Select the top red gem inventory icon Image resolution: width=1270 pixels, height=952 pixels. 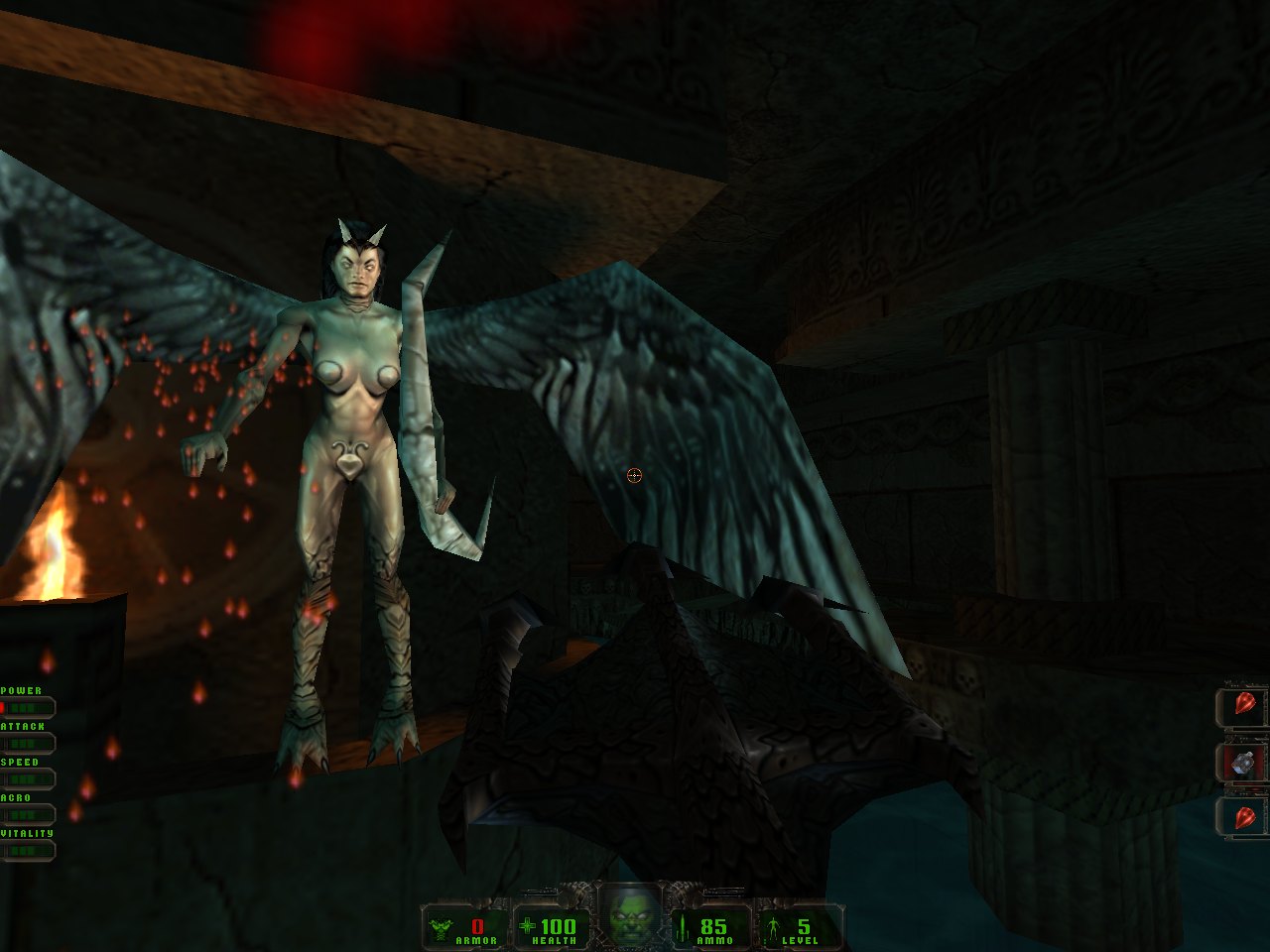(x=1245, y=702)
